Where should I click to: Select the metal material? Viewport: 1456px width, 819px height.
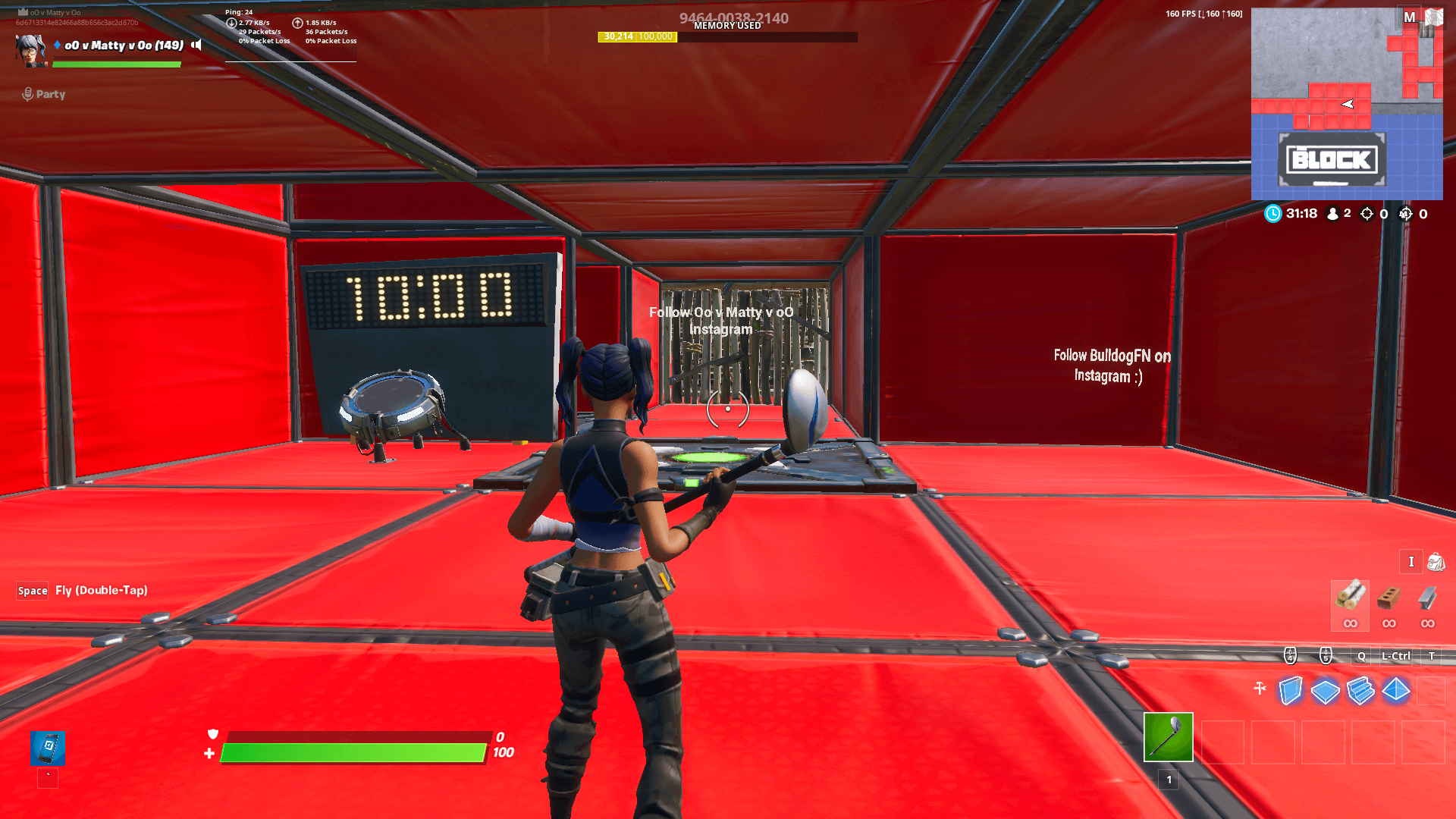1427,598
